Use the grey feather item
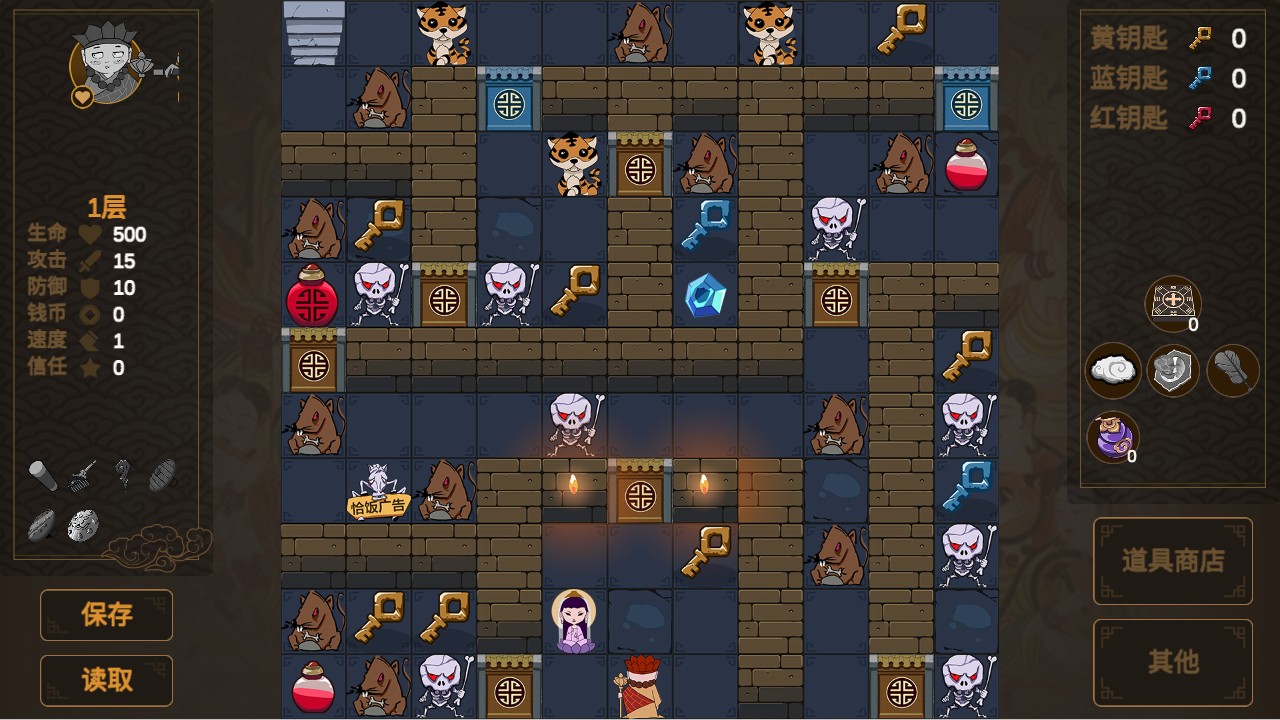This screenshot has height=720, width=1280. tap(1232, 370)
